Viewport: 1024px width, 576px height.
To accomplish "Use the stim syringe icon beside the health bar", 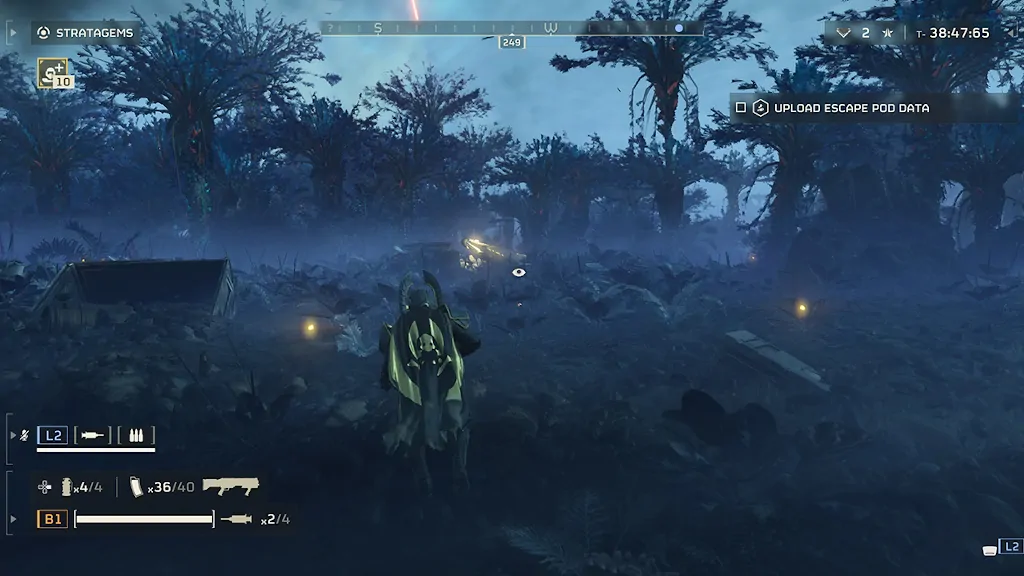I will pos(237,519).
